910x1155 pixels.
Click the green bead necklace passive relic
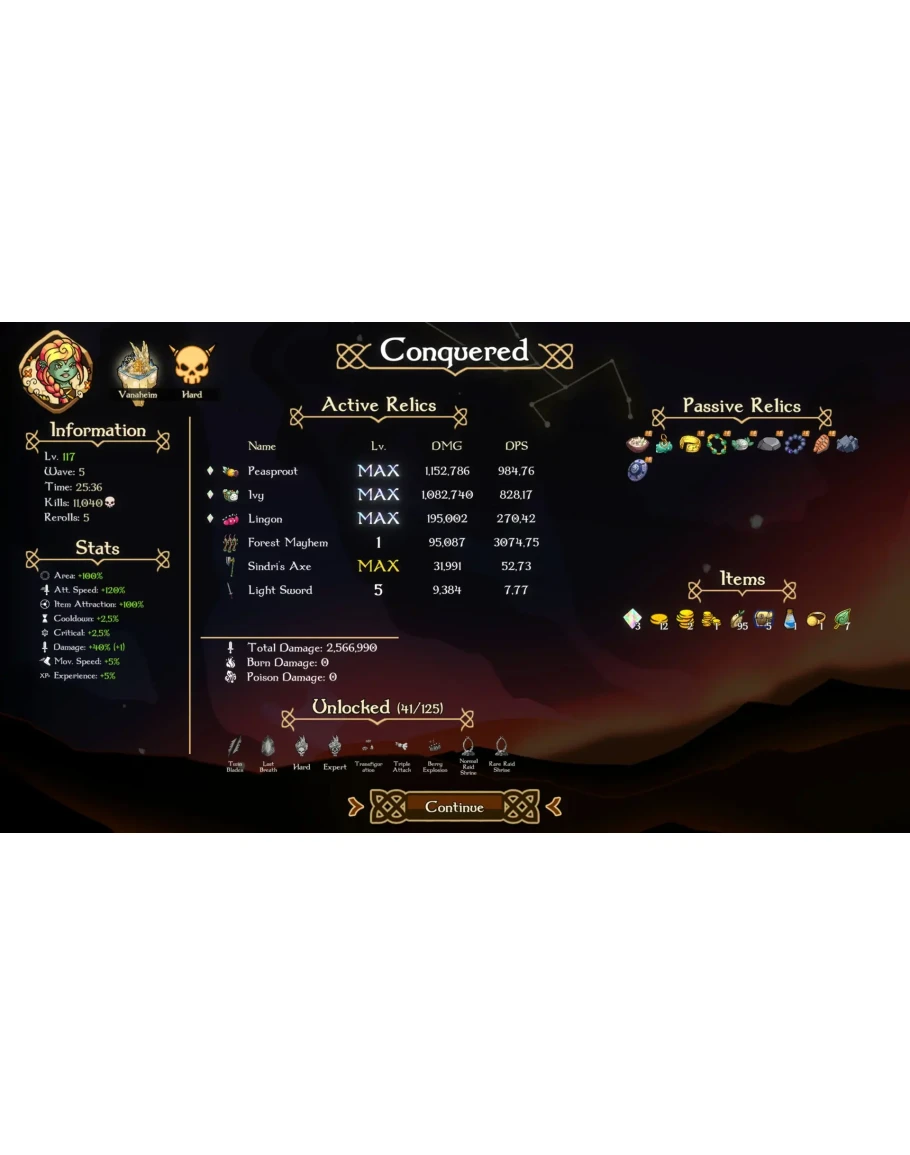tap(716, 443)
